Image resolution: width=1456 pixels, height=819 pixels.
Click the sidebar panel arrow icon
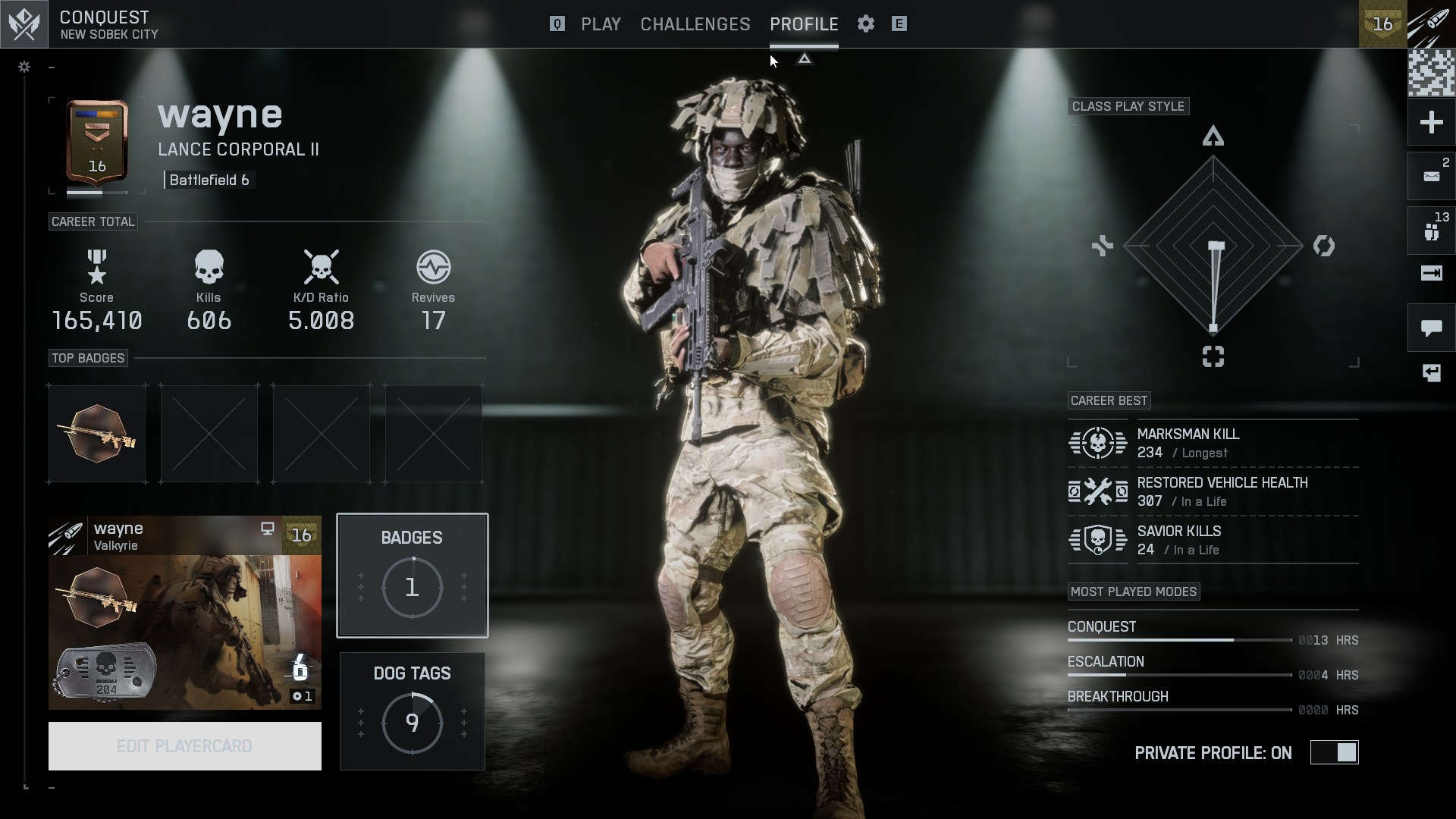click(1431, 274)
